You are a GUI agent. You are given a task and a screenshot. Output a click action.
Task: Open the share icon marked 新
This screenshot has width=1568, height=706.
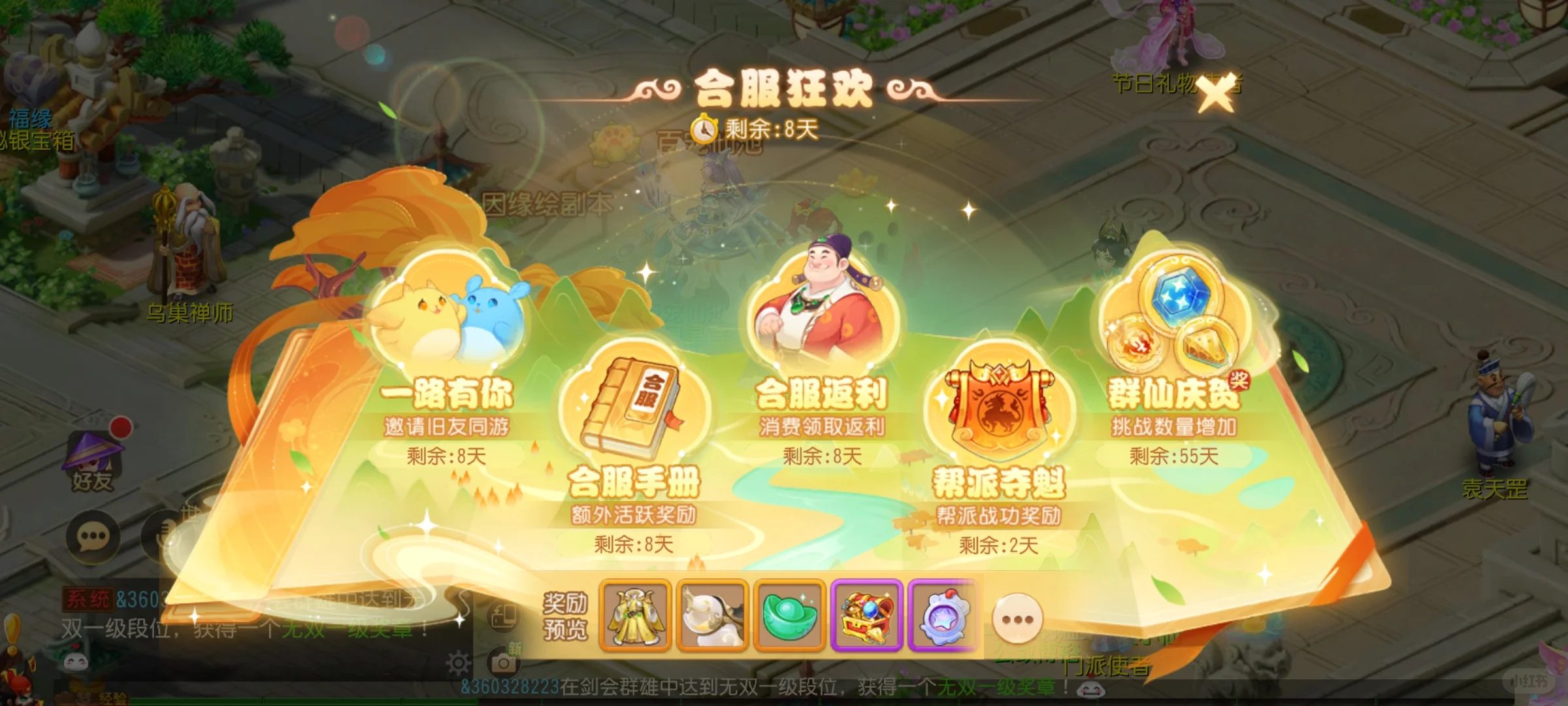point(504,617)
